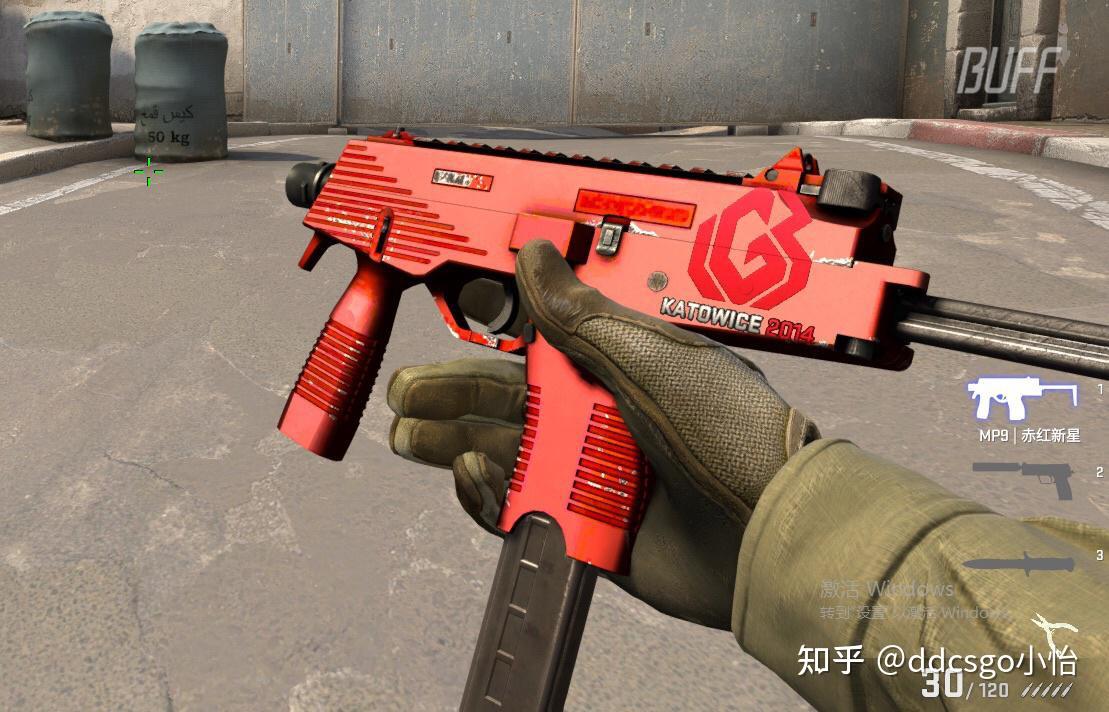The image size is (1109, 712).
Task: Choose the pistol in weapon slot 2
Action: click(1022, 478)
